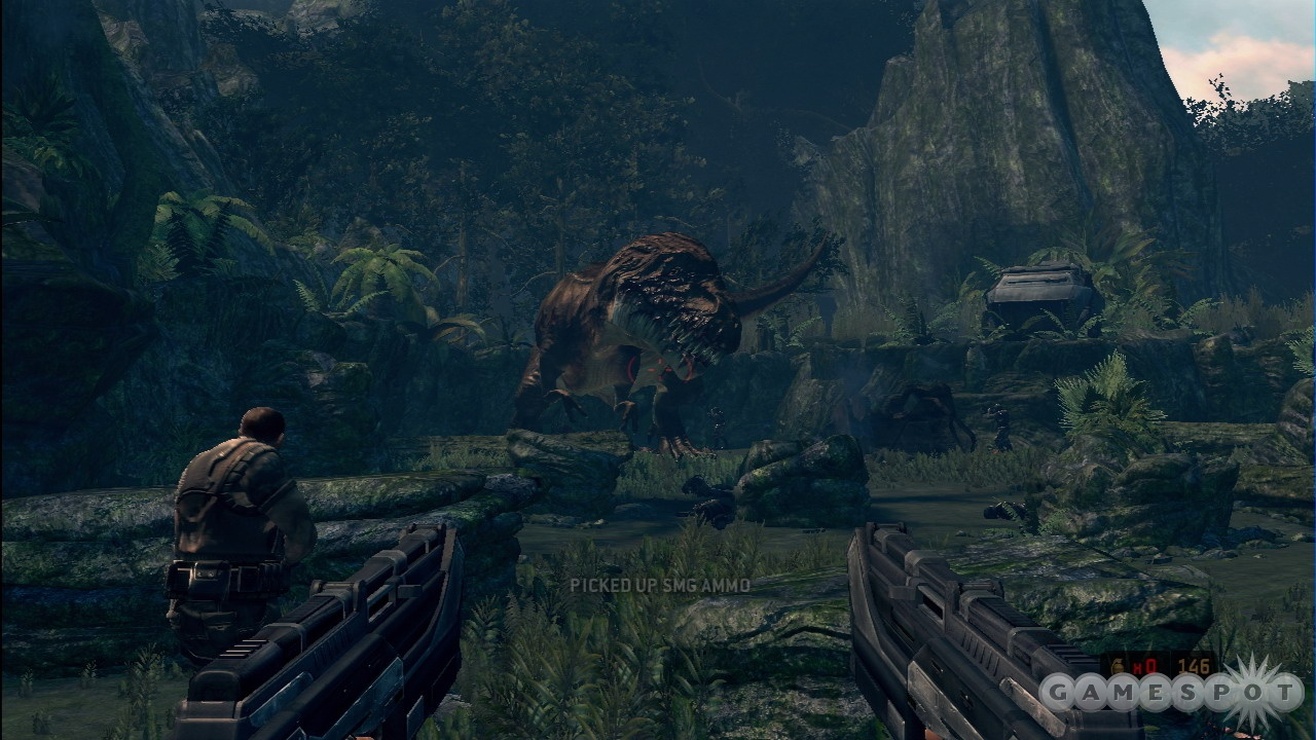Click the letter O in the GameSpot watermark
Screen dimensions: 1316x740
(x=1255, y=692)
